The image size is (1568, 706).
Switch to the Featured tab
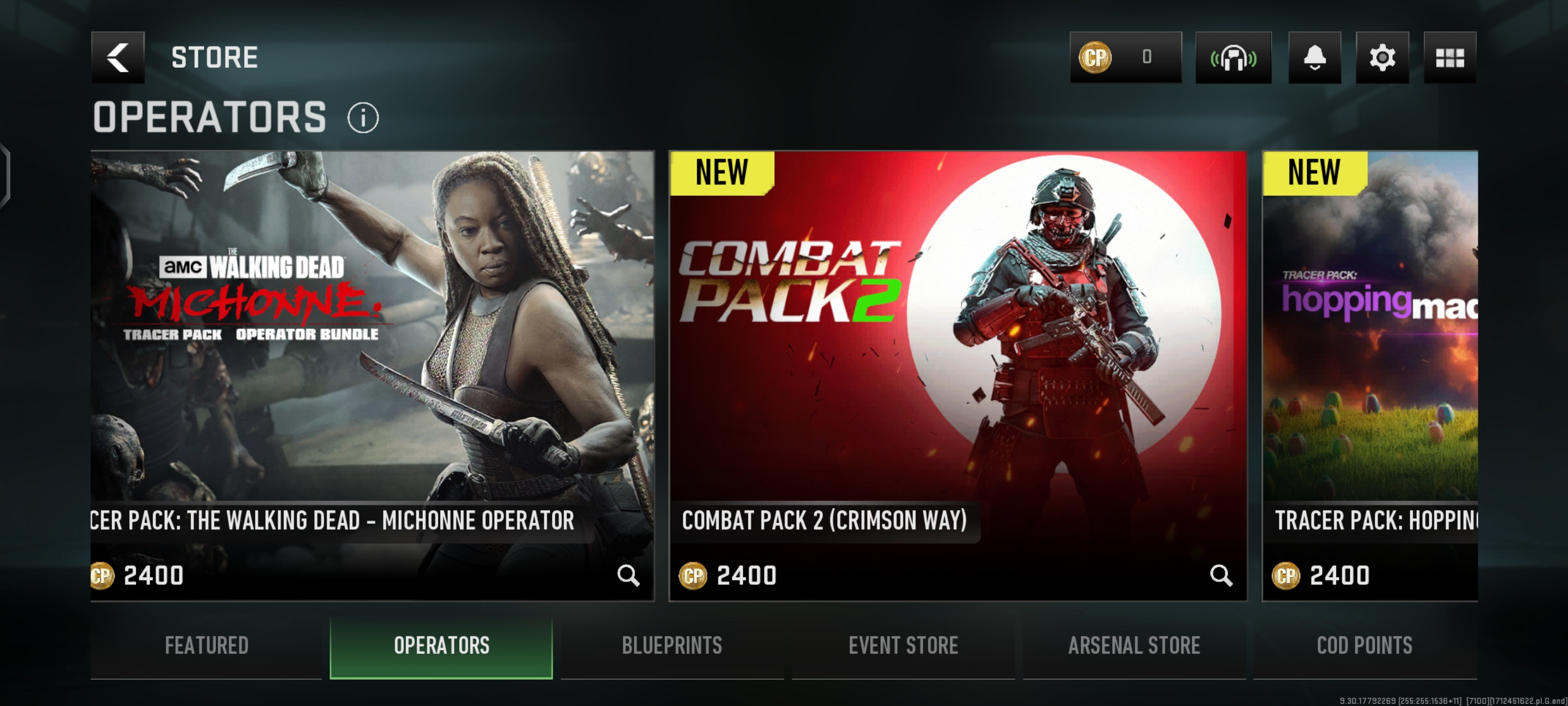(x=206, y=645)
